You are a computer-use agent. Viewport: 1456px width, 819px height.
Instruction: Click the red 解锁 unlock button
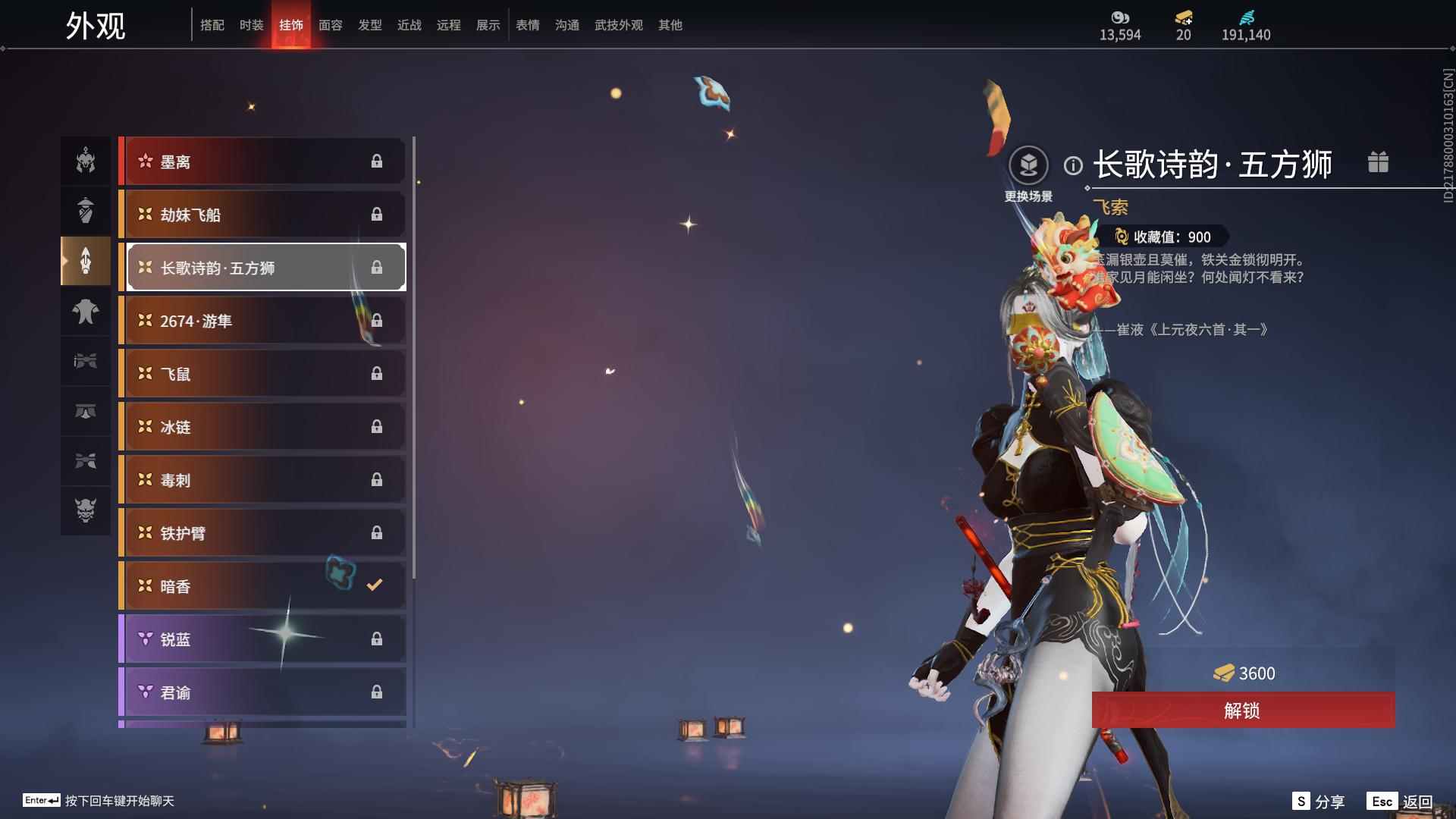pyautogui.click(x=1242, y=711)
